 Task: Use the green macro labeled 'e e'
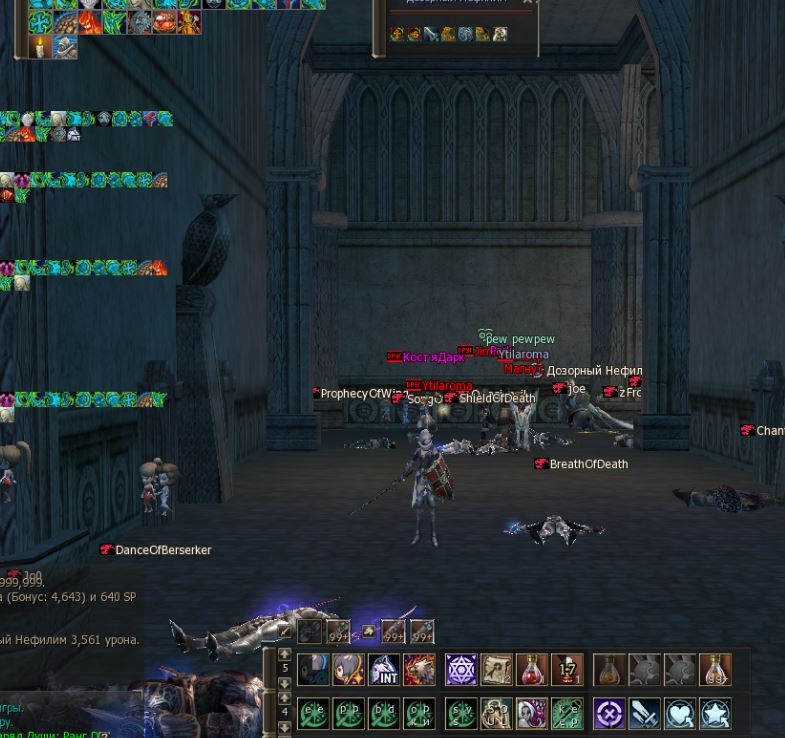pyautogui.click(x=314, y=714)
